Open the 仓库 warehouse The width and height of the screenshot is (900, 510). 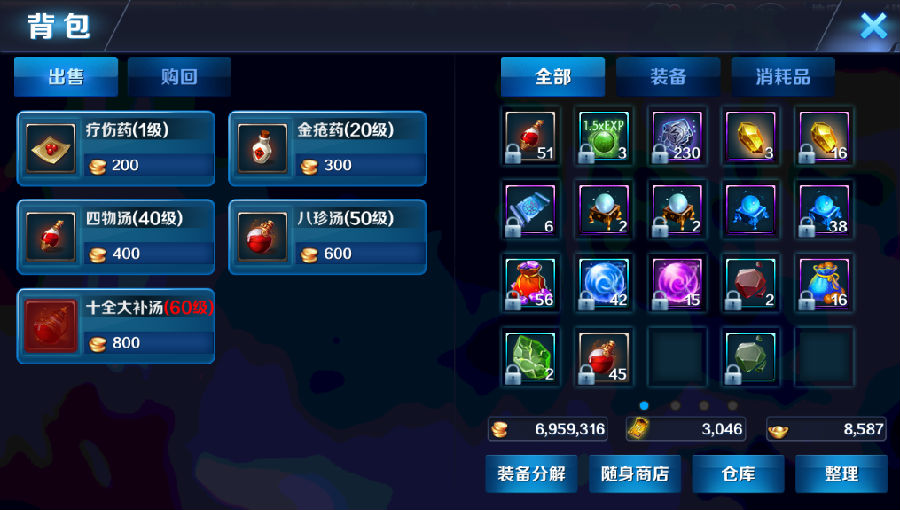[738, 473]
